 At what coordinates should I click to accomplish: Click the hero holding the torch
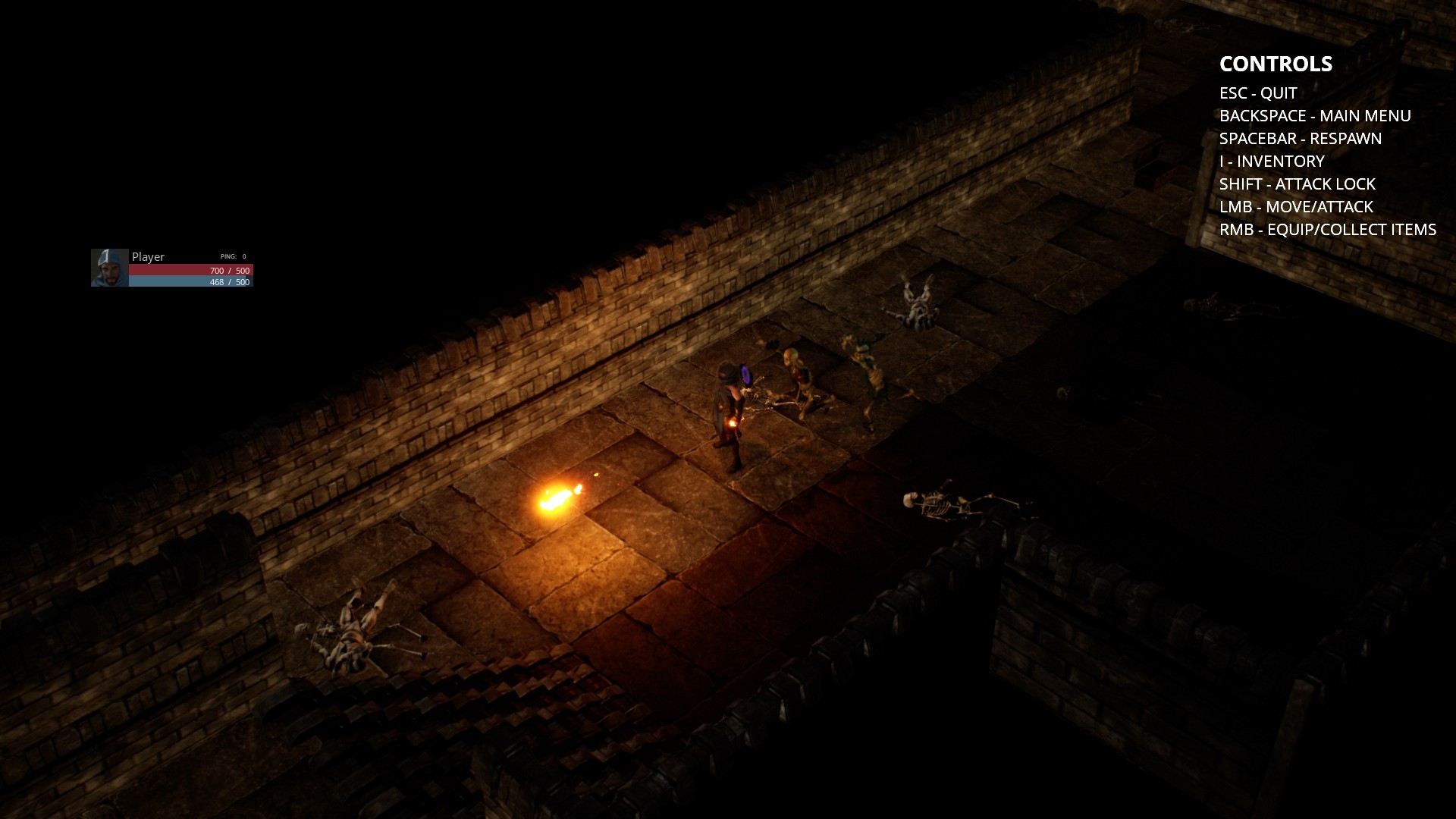point(730,409)
